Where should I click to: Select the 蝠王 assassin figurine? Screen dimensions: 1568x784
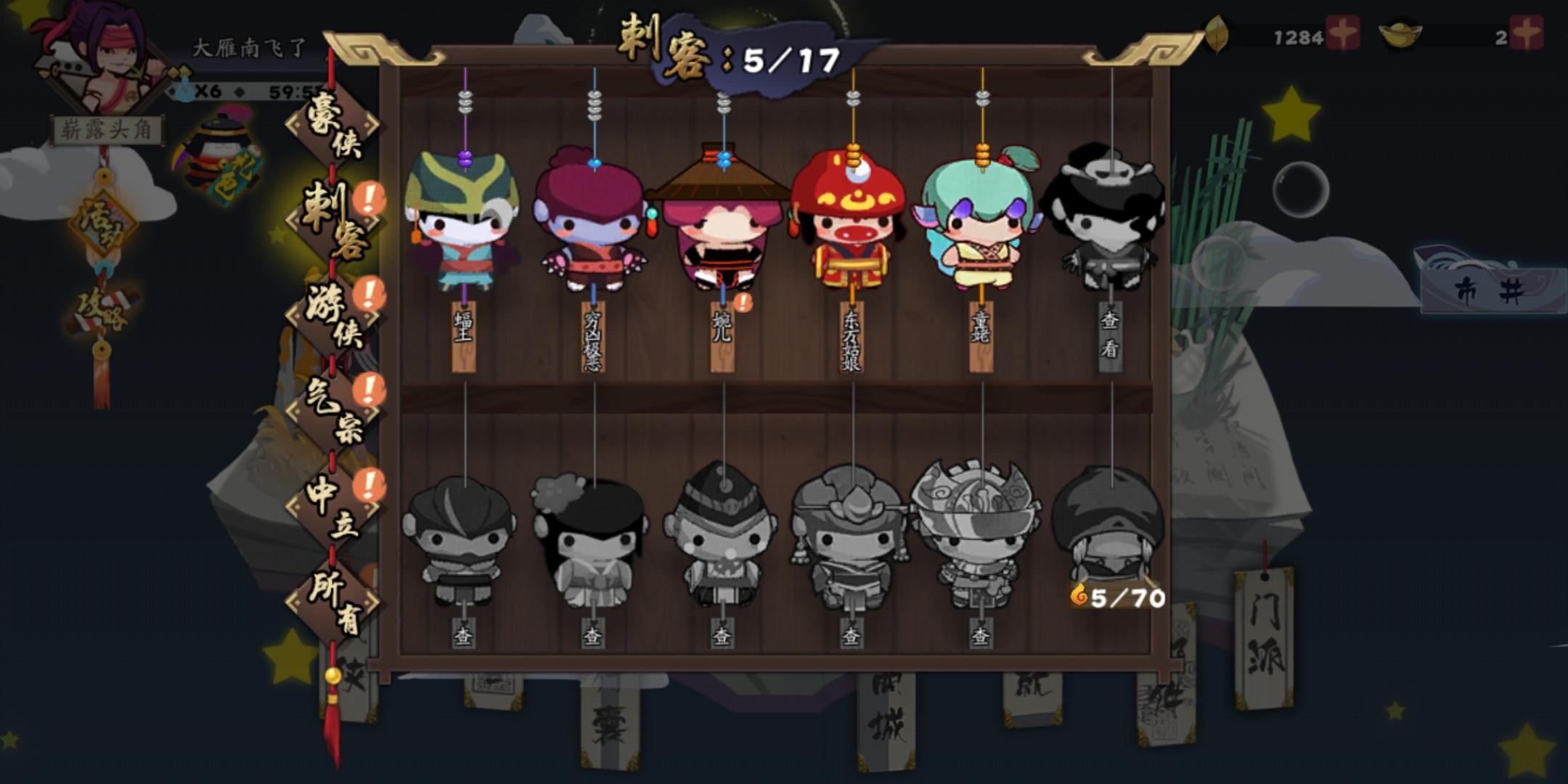(x=462, y=225)
